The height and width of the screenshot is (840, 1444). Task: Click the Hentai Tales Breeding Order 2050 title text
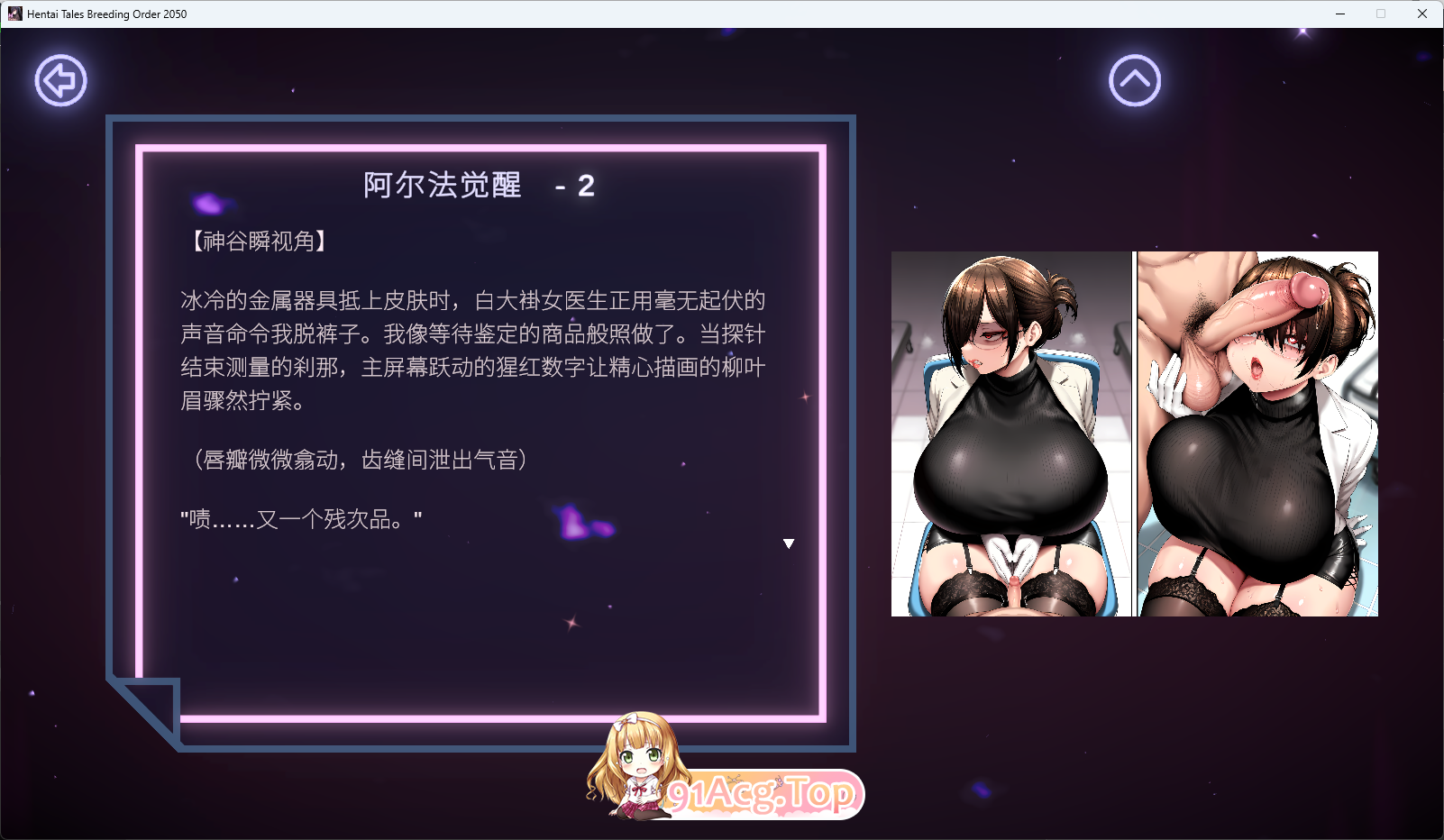coord(105,14)
